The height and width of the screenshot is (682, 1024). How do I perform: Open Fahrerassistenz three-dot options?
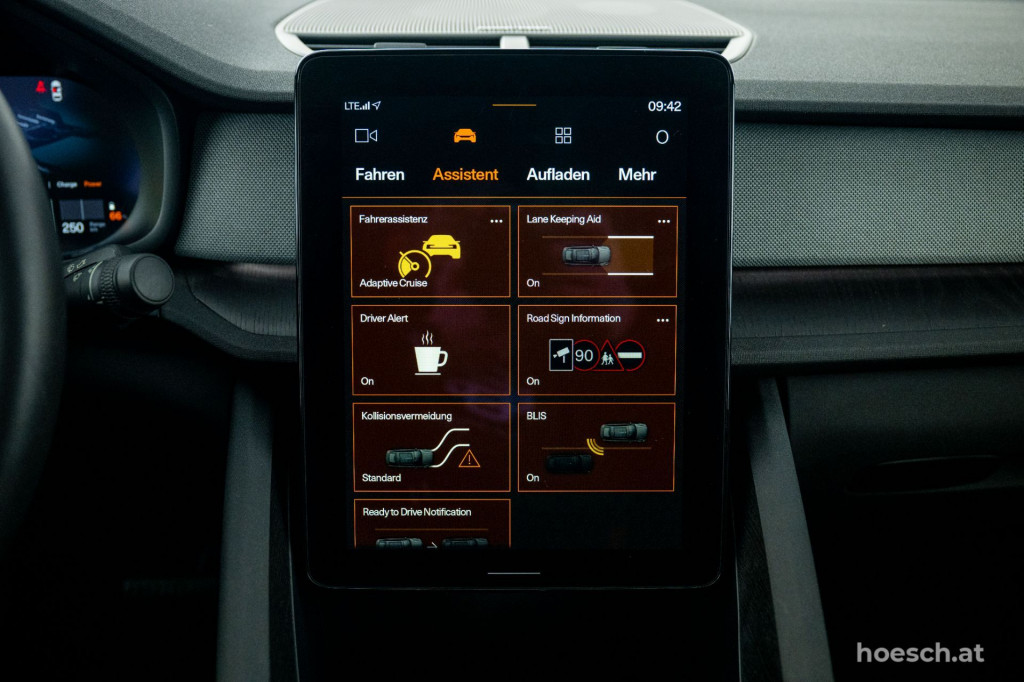tap(496, 221)
